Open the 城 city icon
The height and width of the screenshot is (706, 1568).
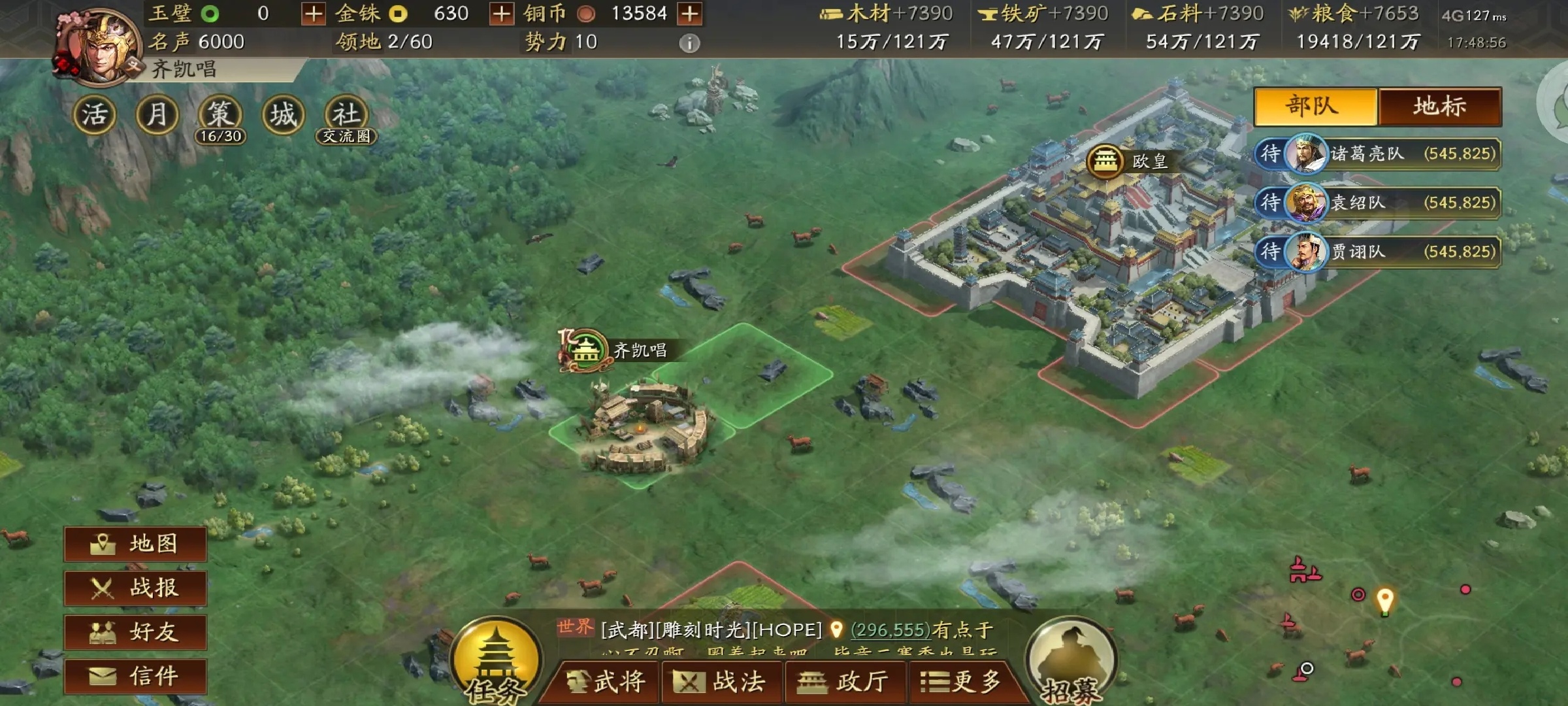pyautogui.click(x=283, y=116)
